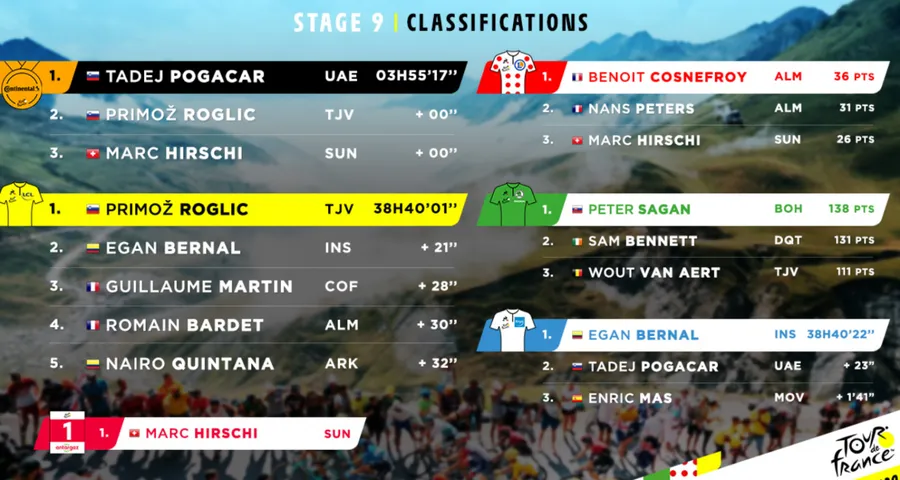Click the green jersey icon
Image resolution: width=900 pixels, height=480 pixels.
513,205
